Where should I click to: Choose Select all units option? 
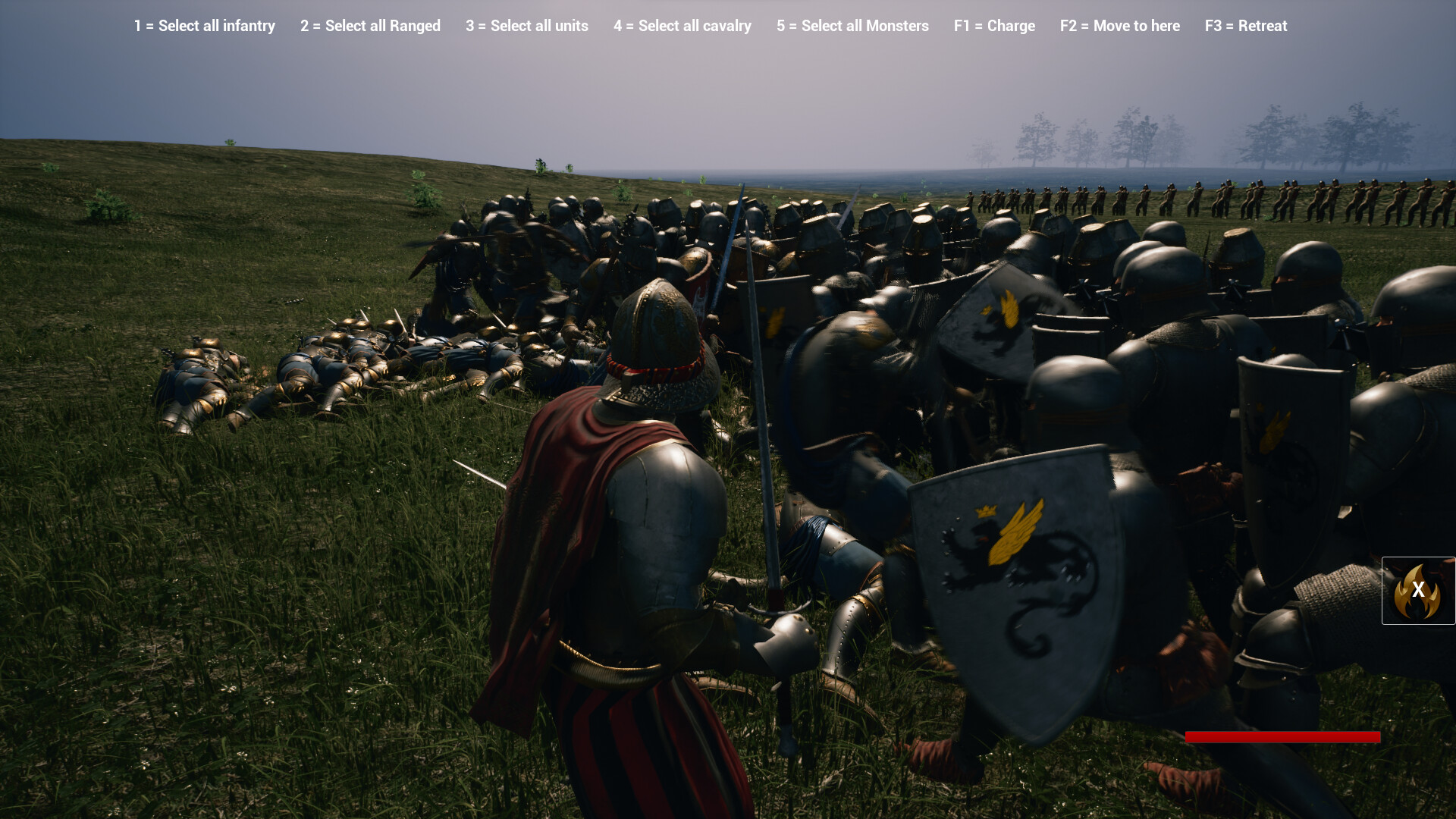[526, 26]
